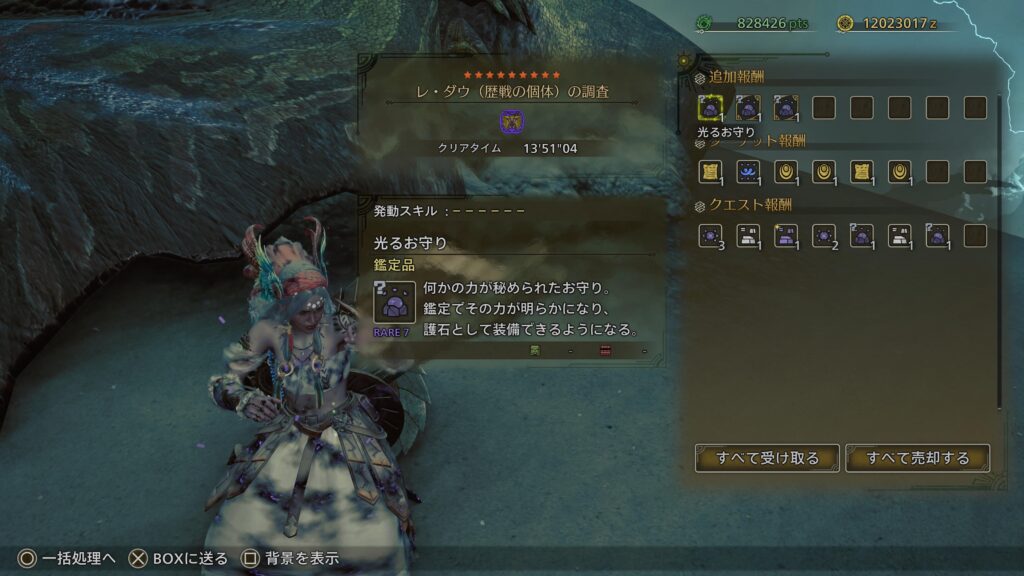Select the quest reward with quantity 3
Image resolution: width=1024 pixels, height=576 pixels.
click(709, 236)
